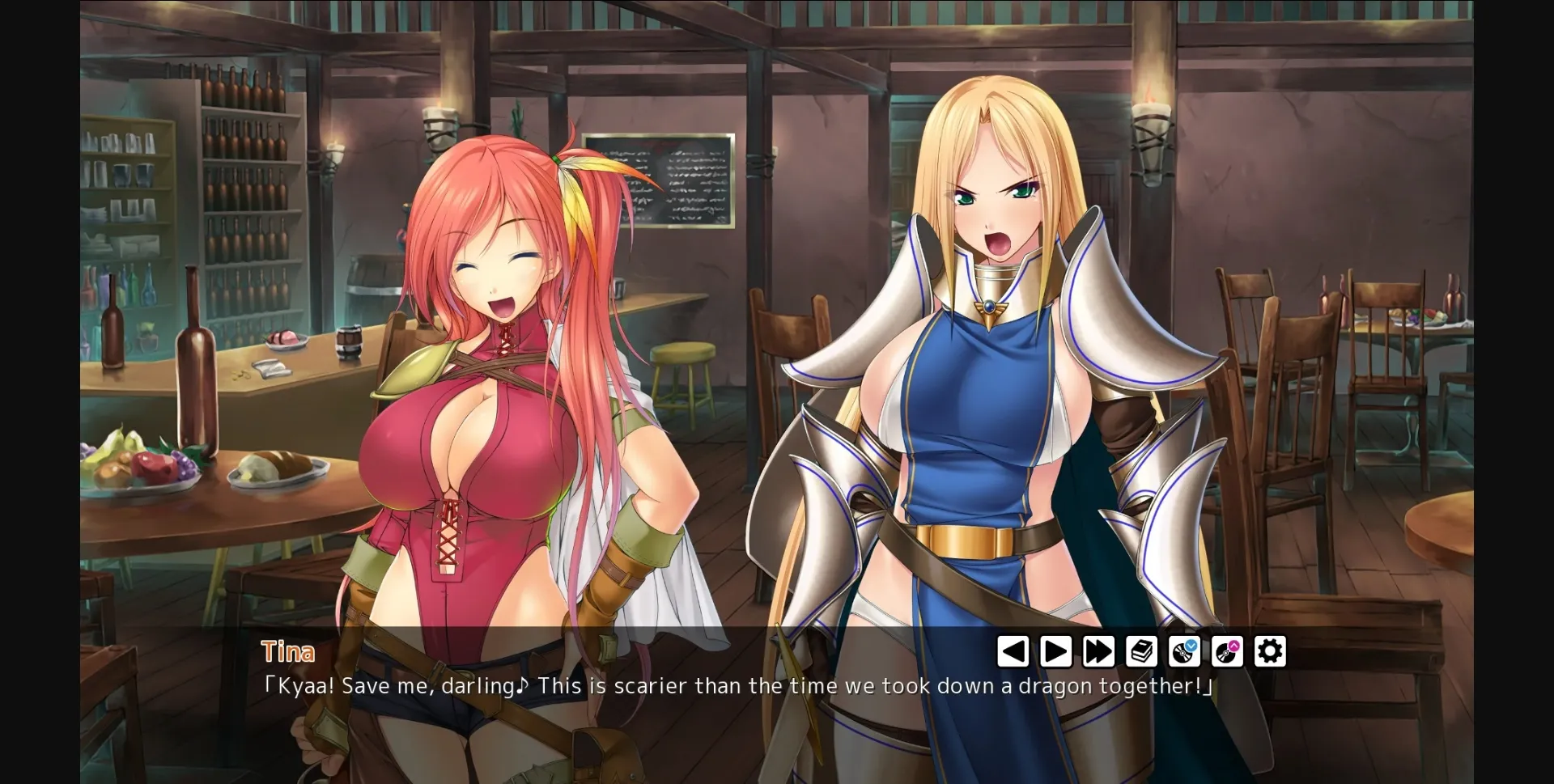Start auto-read mode with the play icon
Screen dimensions: 1554x784
click(1055, 650)
